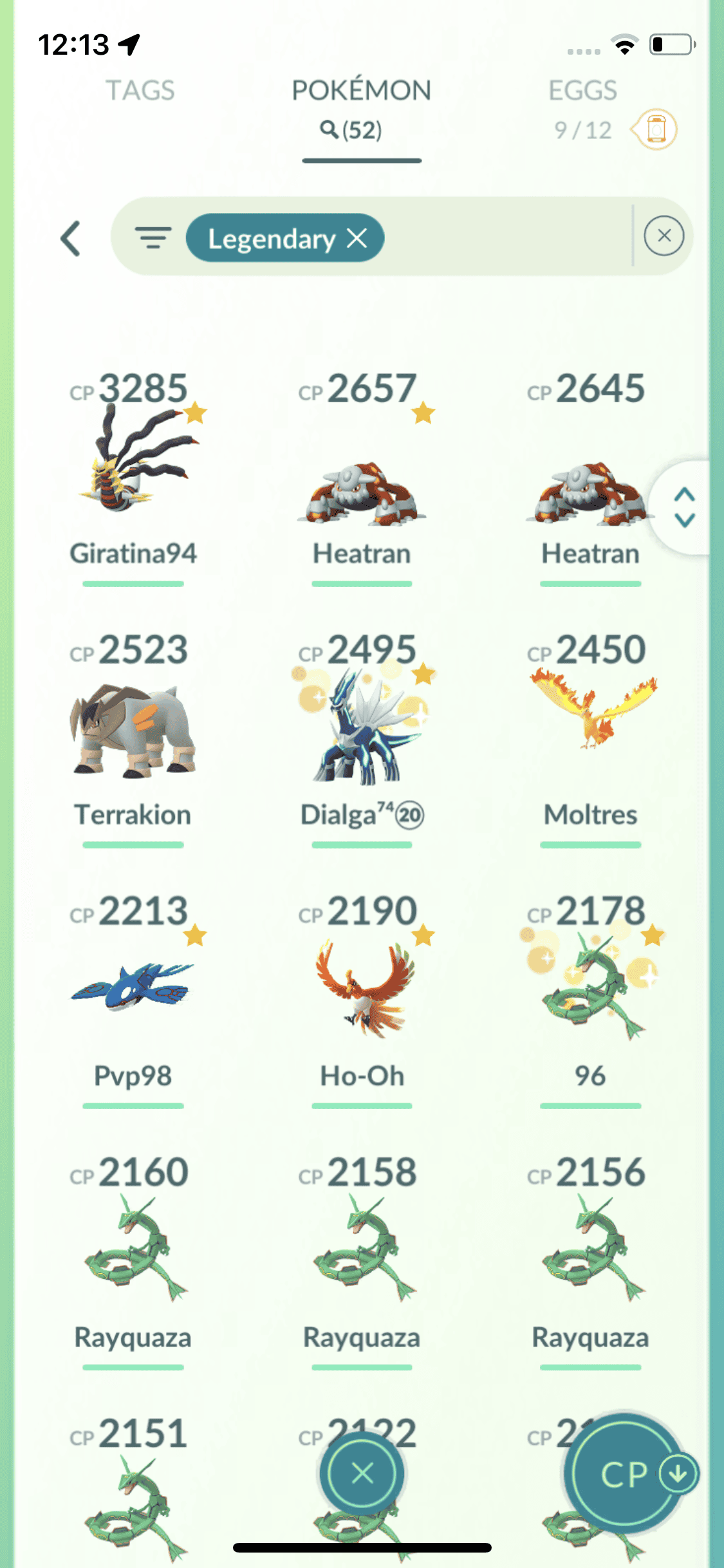Image resolution: width=724 pixels, height=1568 pixels.
Task: Remove the Legendary search filter chip
Action: (x=357, y=239)
